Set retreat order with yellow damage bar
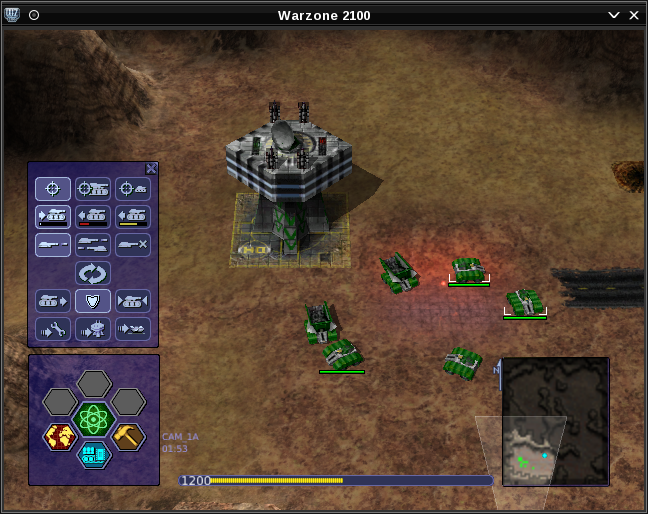Image resolution: width=648 pixels, height=514 pixels. tap(133, 217)
